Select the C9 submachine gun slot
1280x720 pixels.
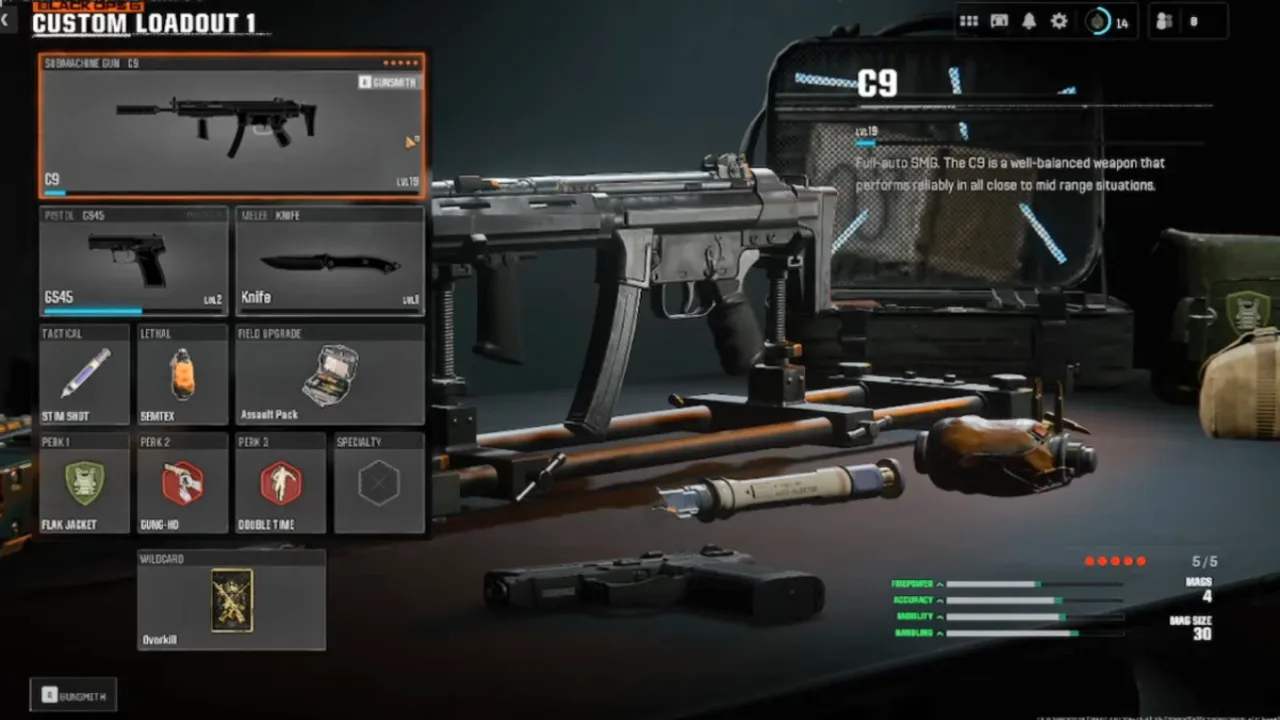click(x=232, y=126)
